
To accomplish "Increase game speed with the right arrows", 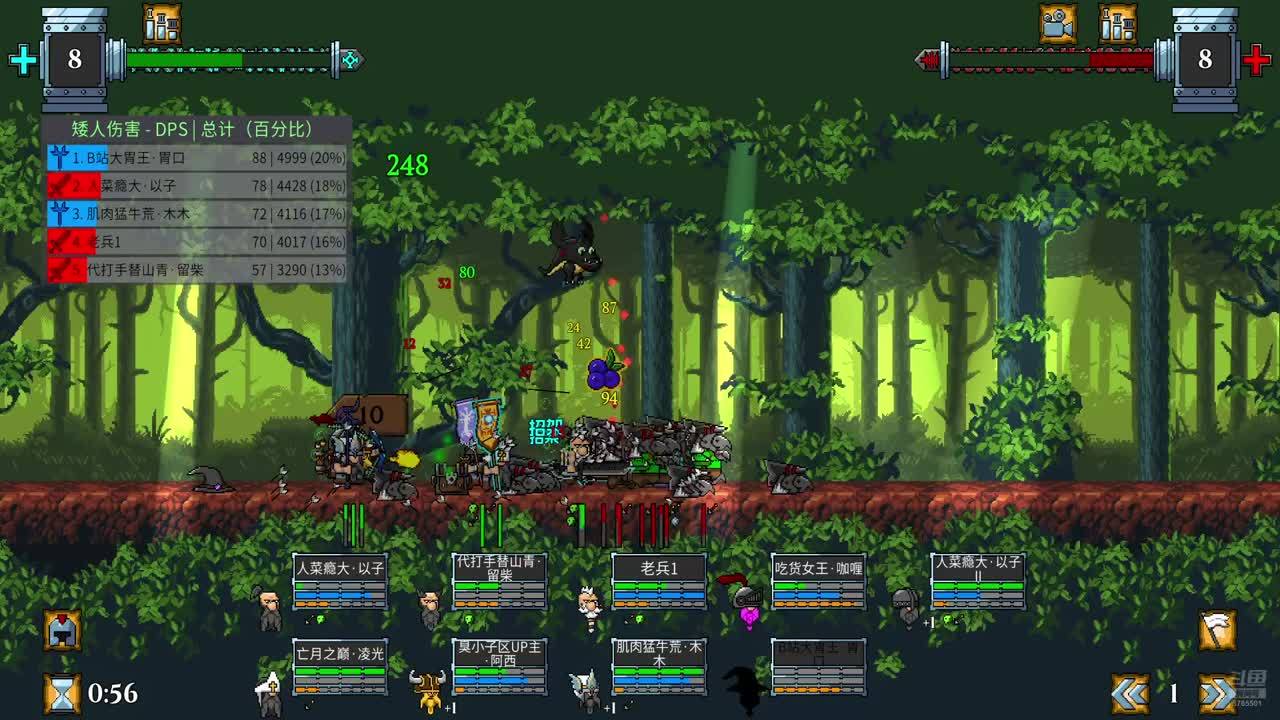I will [x=1217, y=693].
